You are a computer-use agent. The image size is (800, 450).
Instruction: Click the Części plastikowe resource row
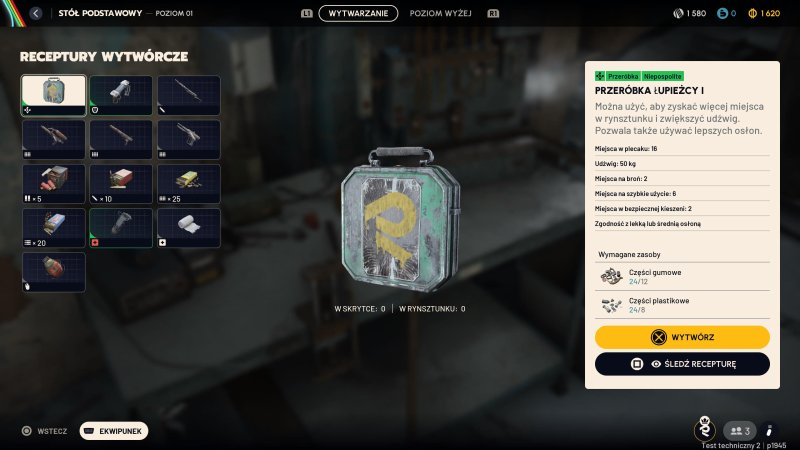point(682,304)
